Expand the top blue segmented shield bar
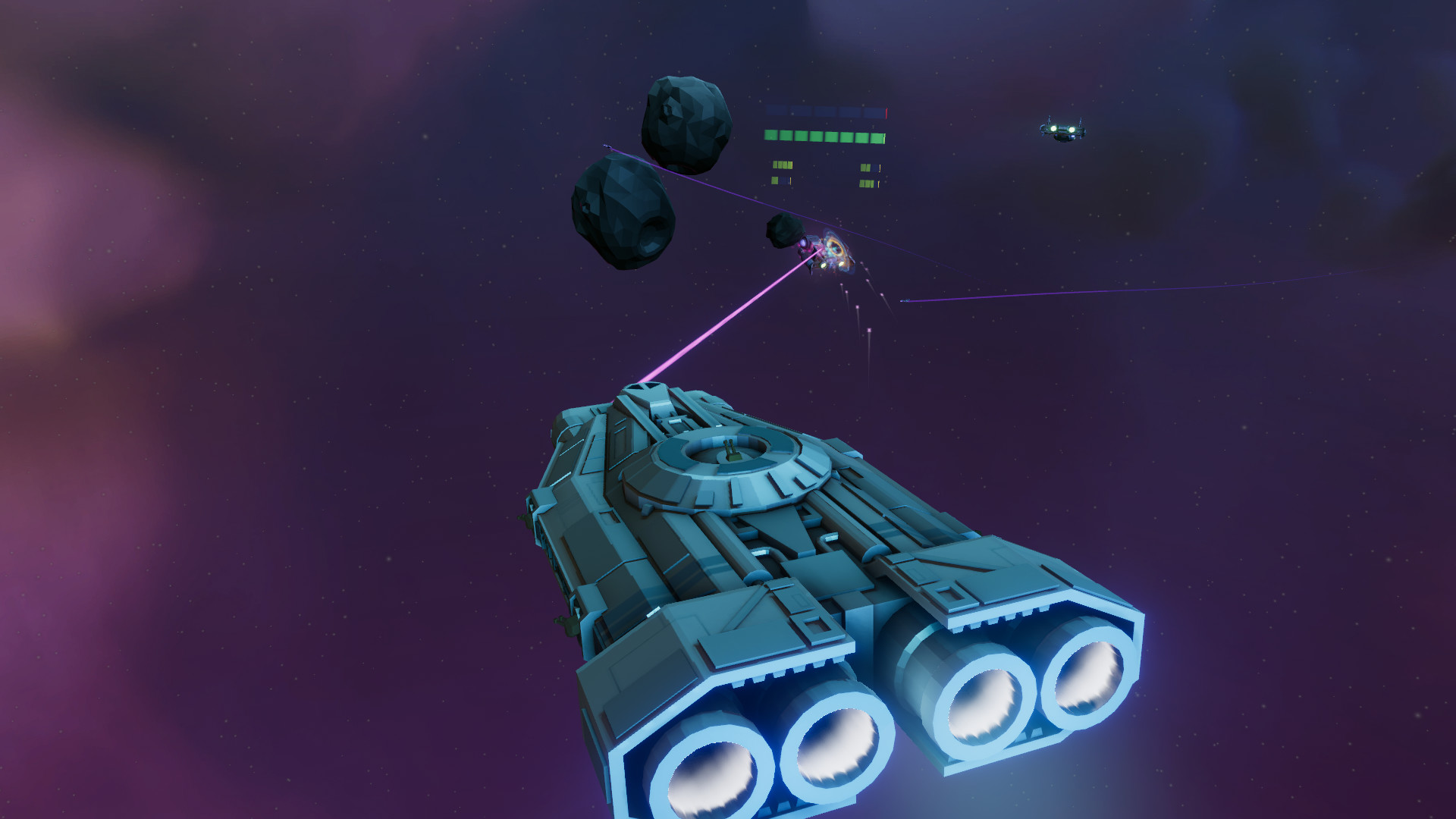The height and width of the screenshot is (819, 1456). click(x=825, y=111)
